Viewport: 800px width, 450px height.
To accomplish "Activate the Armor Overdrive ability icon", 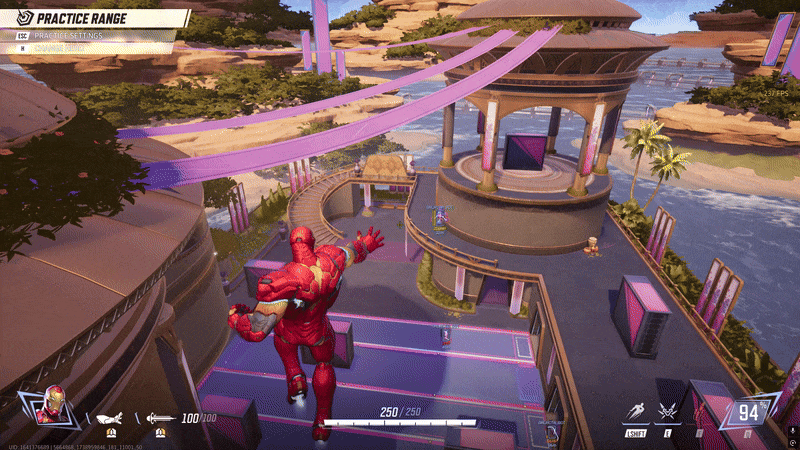I will click(667, 414).
